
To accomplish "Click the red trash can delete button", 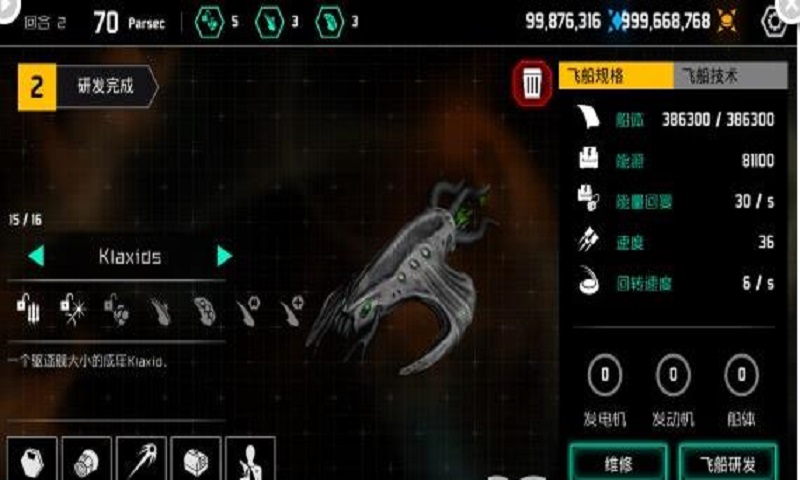I will coord(533,84).
